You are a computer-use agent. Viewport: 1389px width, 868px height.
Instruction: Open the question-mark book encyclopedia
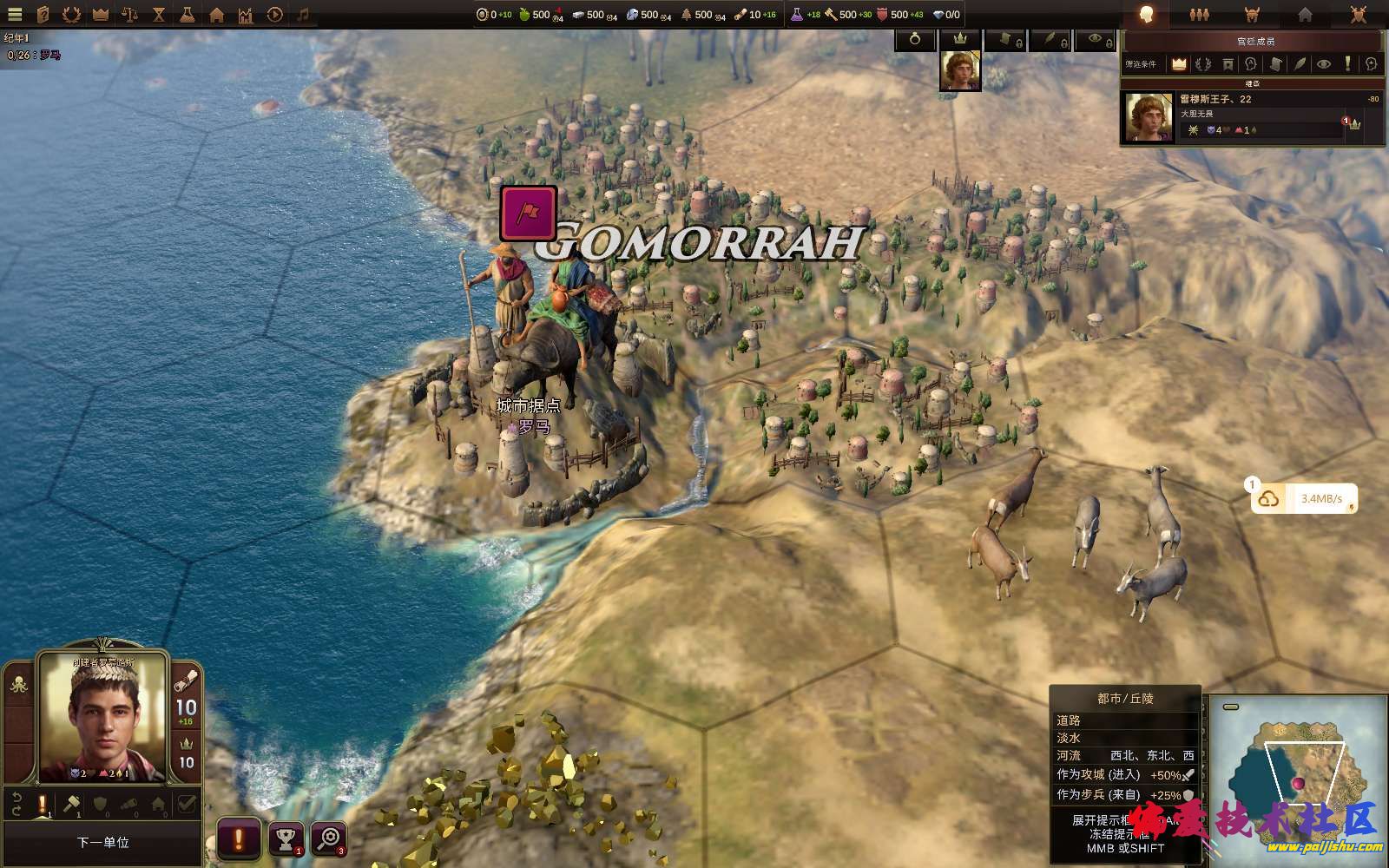(x=43, y=14)
